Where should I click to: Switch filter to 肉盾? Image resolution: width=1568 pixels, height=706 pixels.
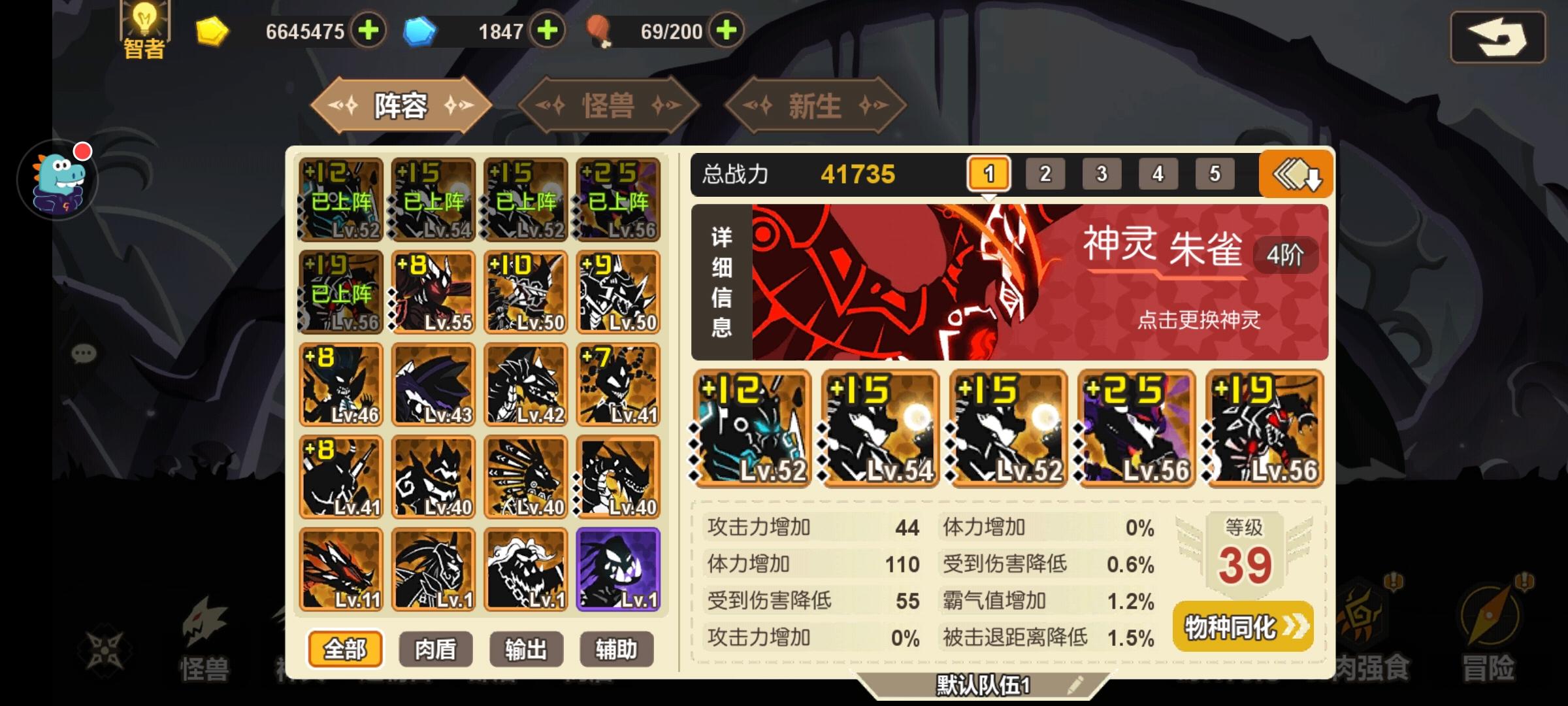(435, 648)
